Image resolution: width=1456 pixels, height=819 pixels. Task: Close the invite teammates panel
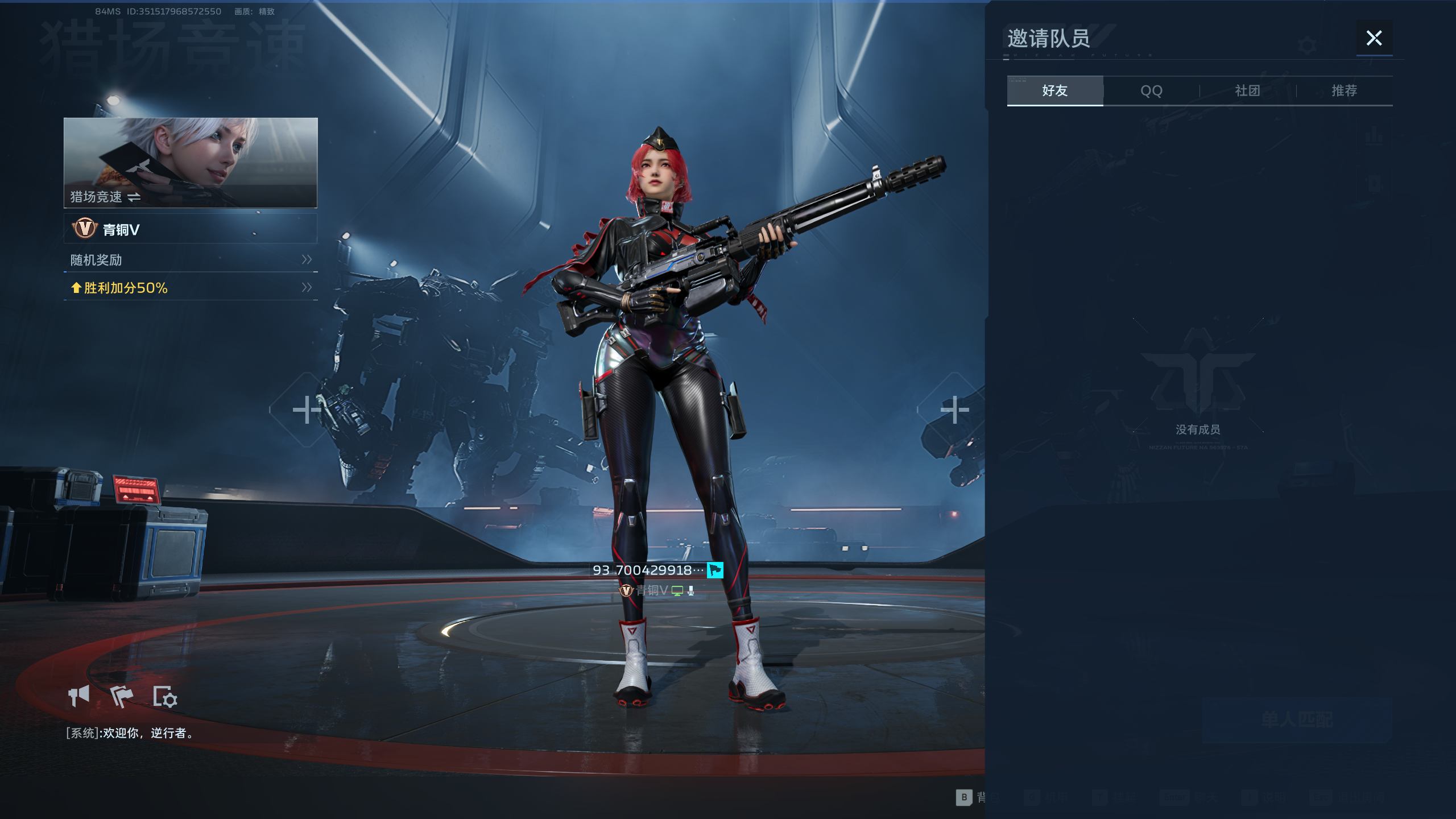(x=1374, y=38)
